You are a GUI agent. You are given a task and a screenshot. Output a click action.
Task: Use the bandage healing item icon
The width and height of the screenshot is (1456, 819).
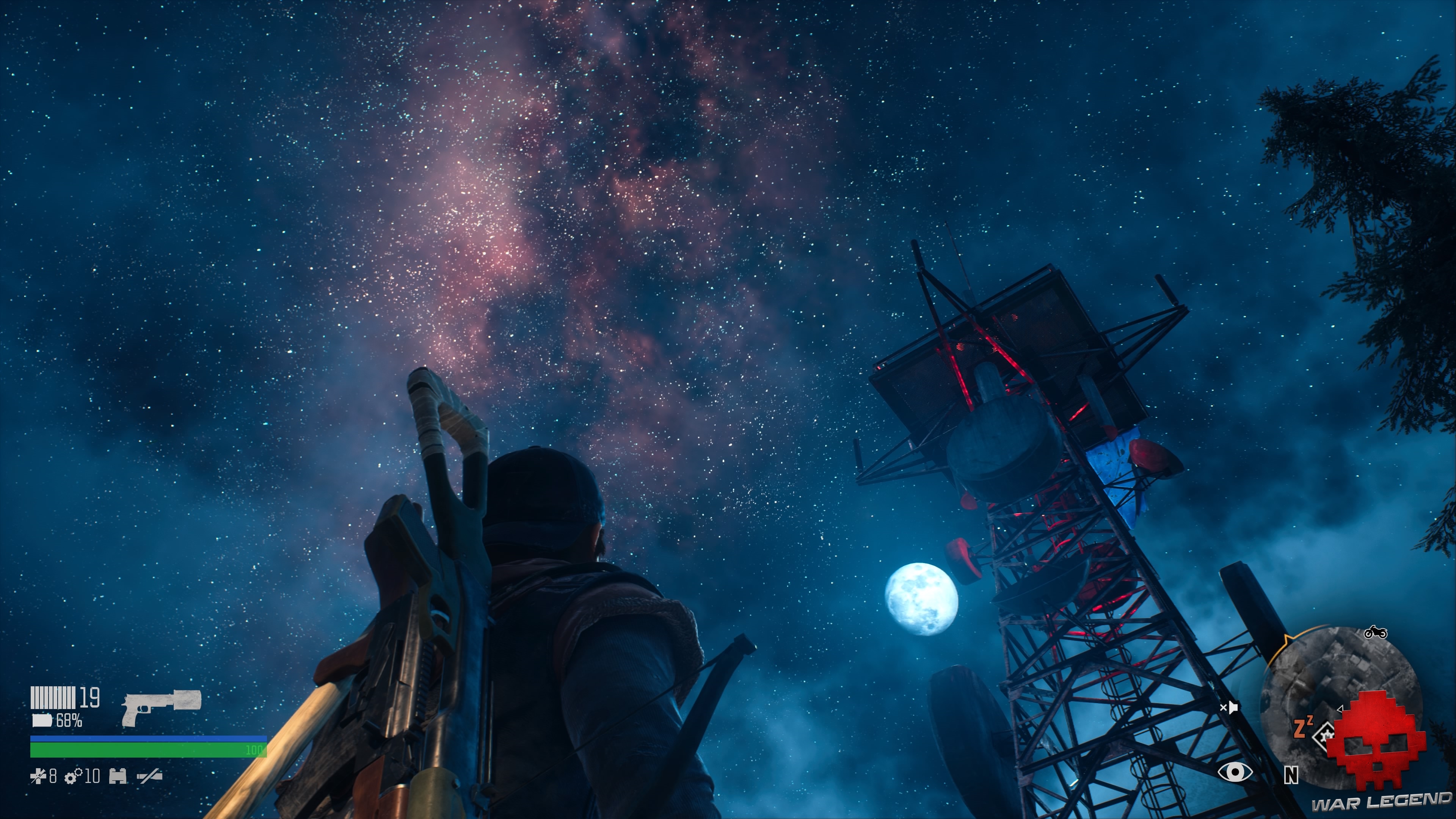[38, 777]
